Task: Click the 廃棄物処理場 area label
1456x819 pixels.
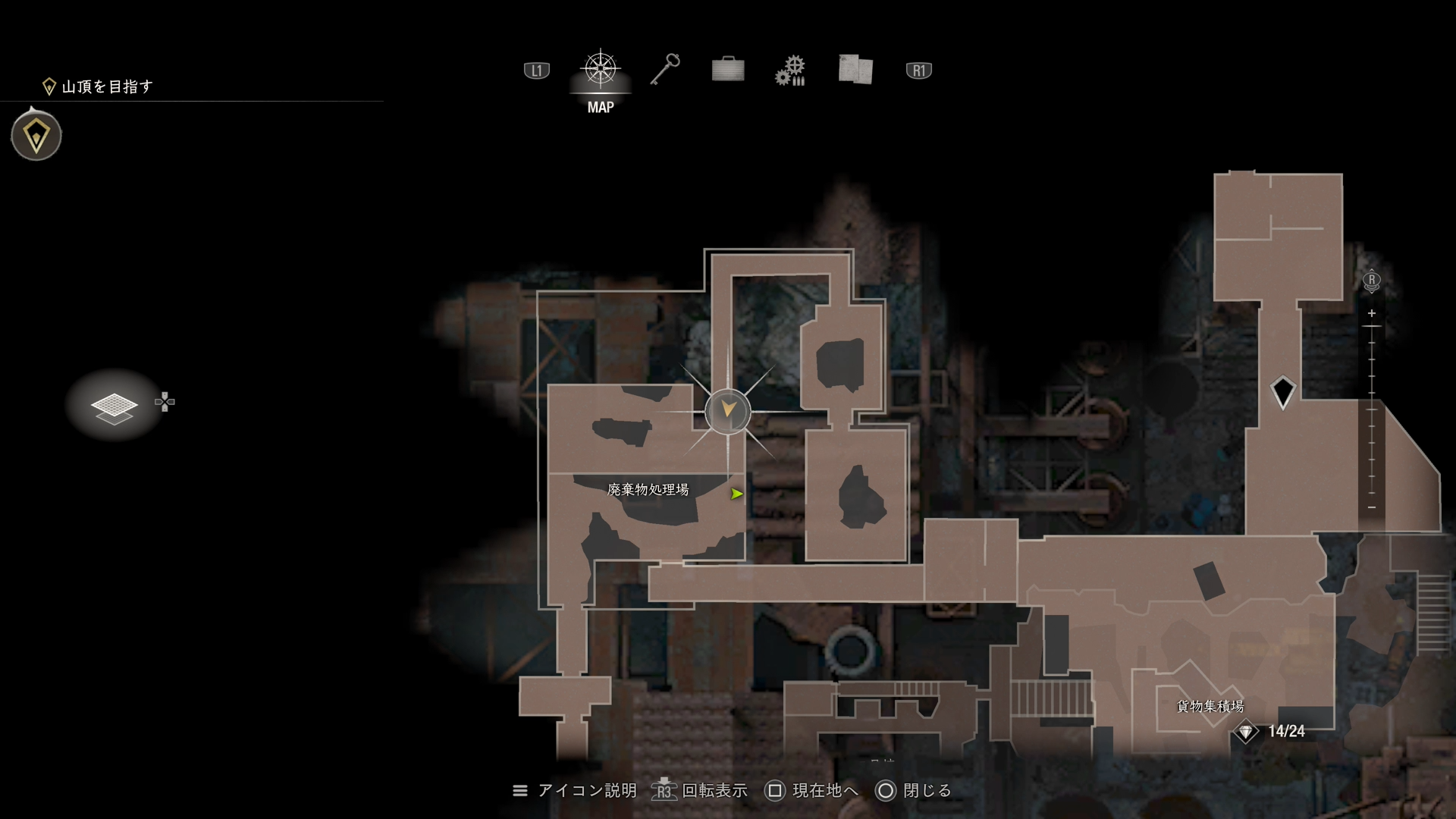Action: click(x=648, y=491)
